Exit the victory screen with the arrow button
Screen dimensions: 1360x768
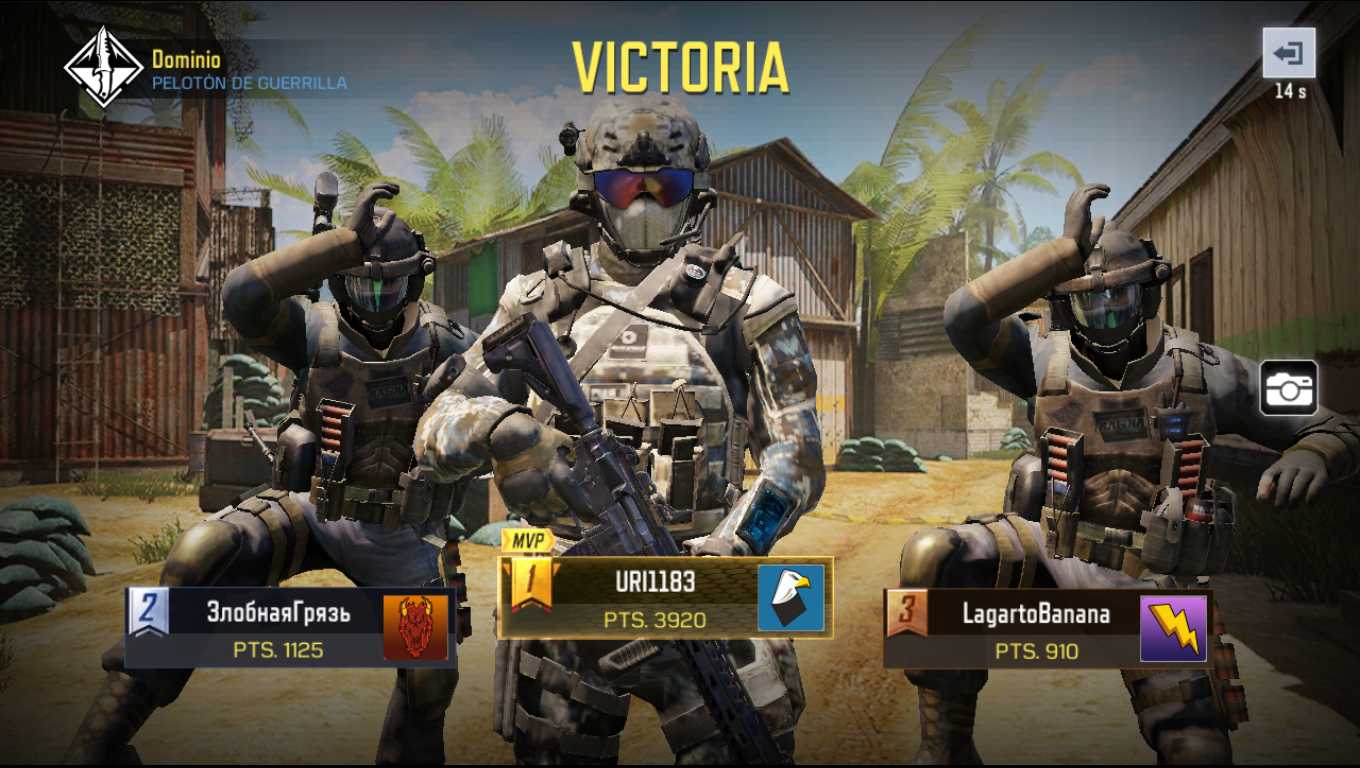click(x=1289, y=52)
